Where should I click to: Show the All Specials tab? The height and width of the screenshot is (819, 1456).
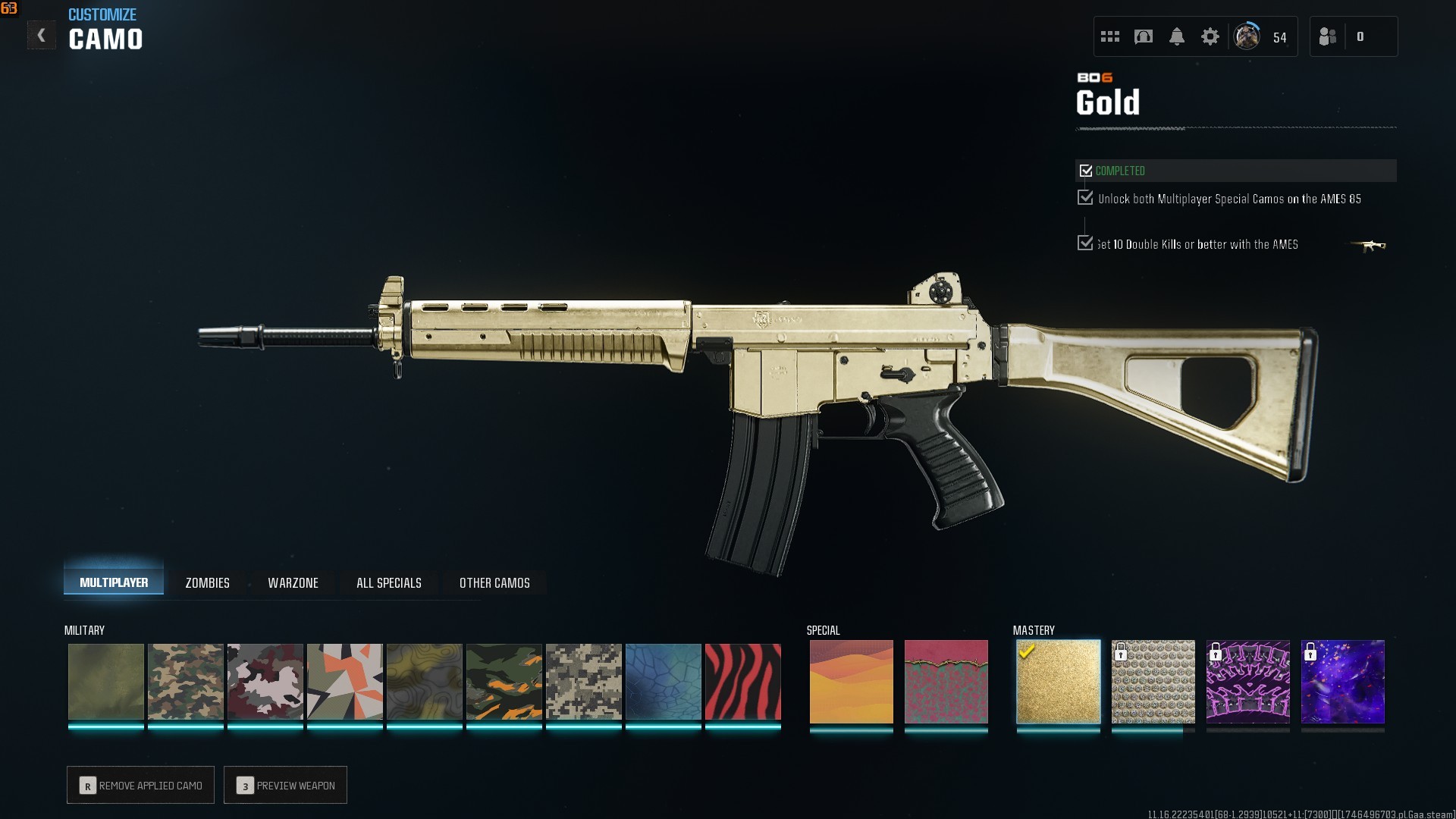pyautogui.click(x=388, y=582)
